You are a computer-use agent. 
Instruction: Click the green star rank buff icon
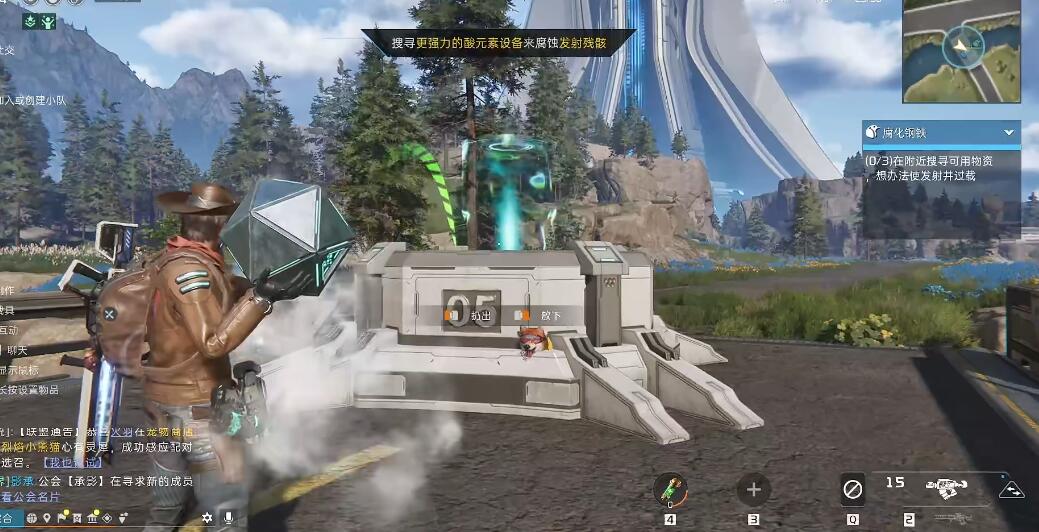coord(26,22)
